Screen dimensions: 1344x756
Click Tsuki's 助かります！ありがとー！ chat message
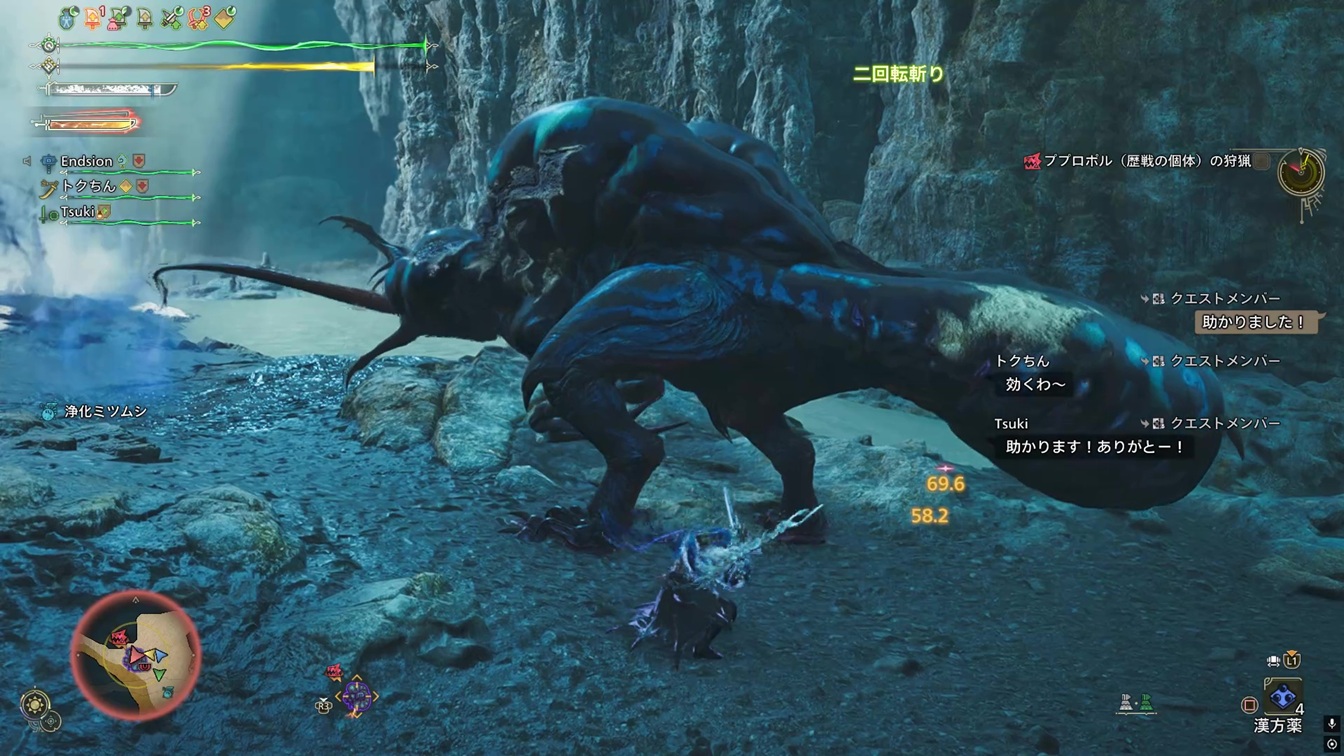[x=1094, y=447]
